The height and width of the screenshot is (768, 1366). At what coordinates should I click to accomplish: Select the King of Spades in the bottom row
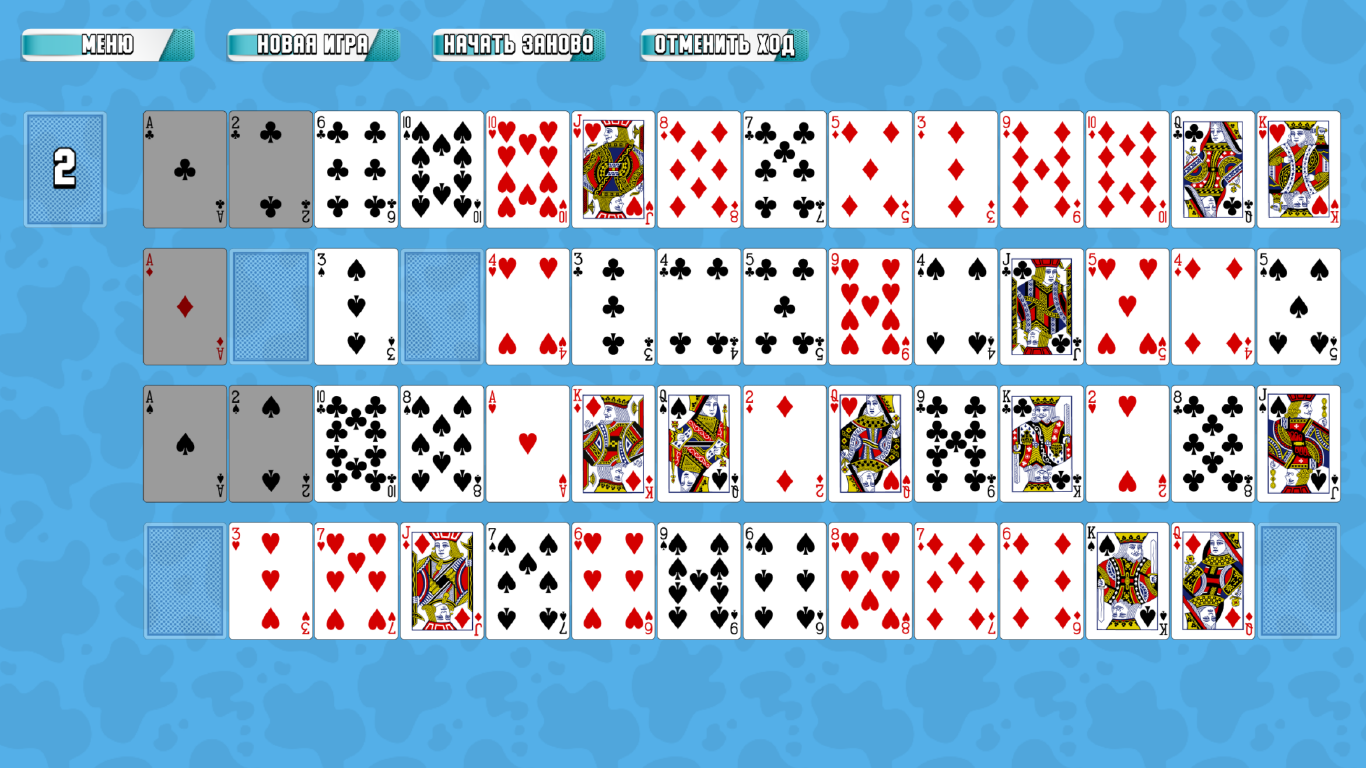pyautogui.click(x=1128, y=578)
